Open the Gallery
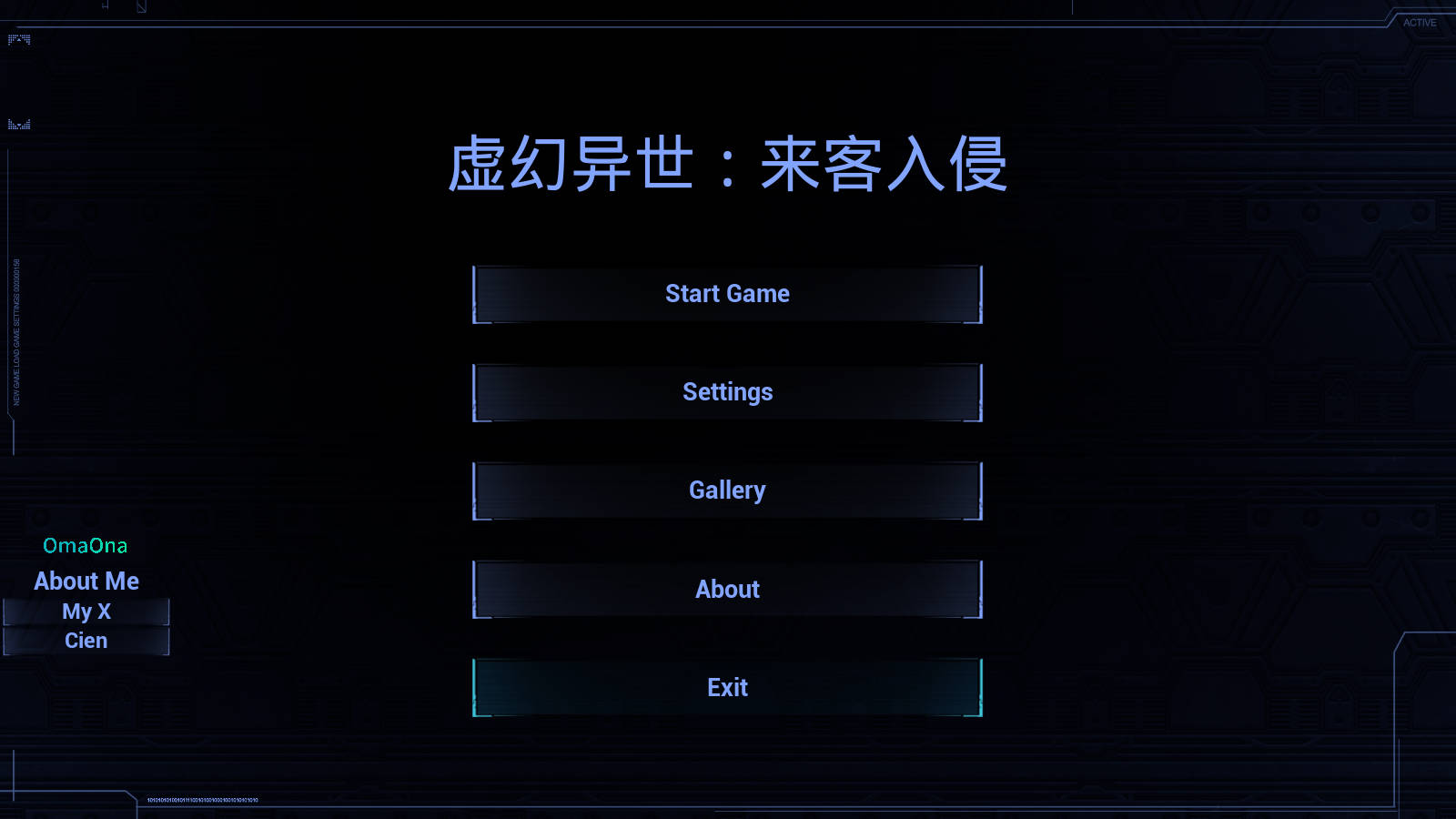 pyautogui.click(x=727, y=490)
